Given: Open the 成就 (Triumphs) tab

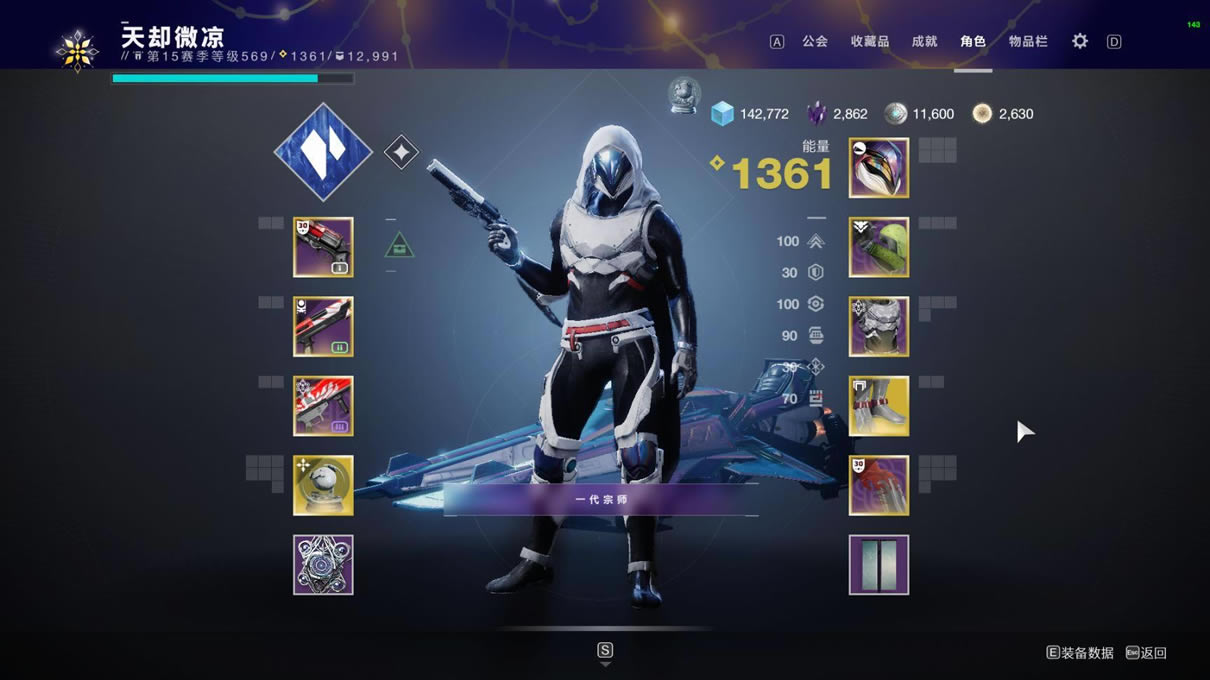Looking at the screenshot, I should coord(924,42).
